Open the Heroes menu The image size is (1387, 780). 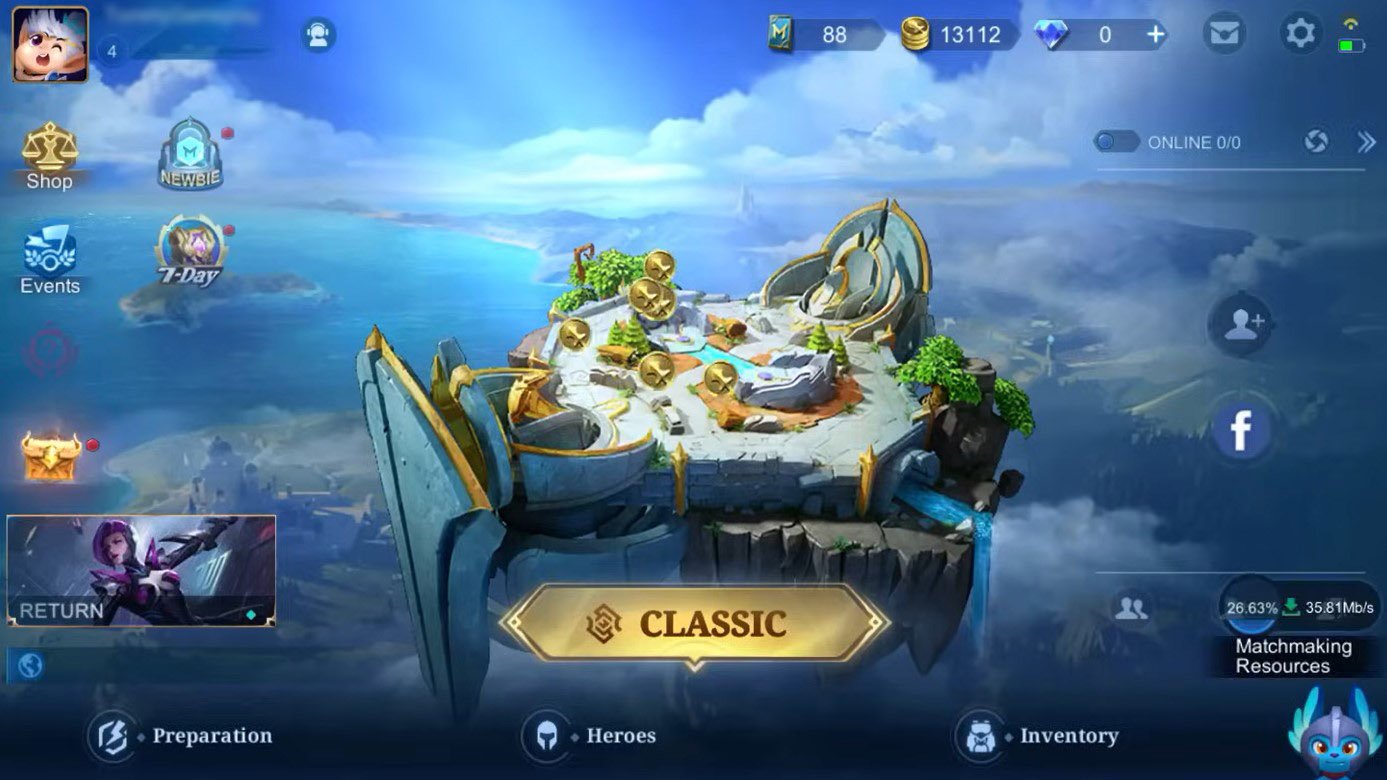590,736
